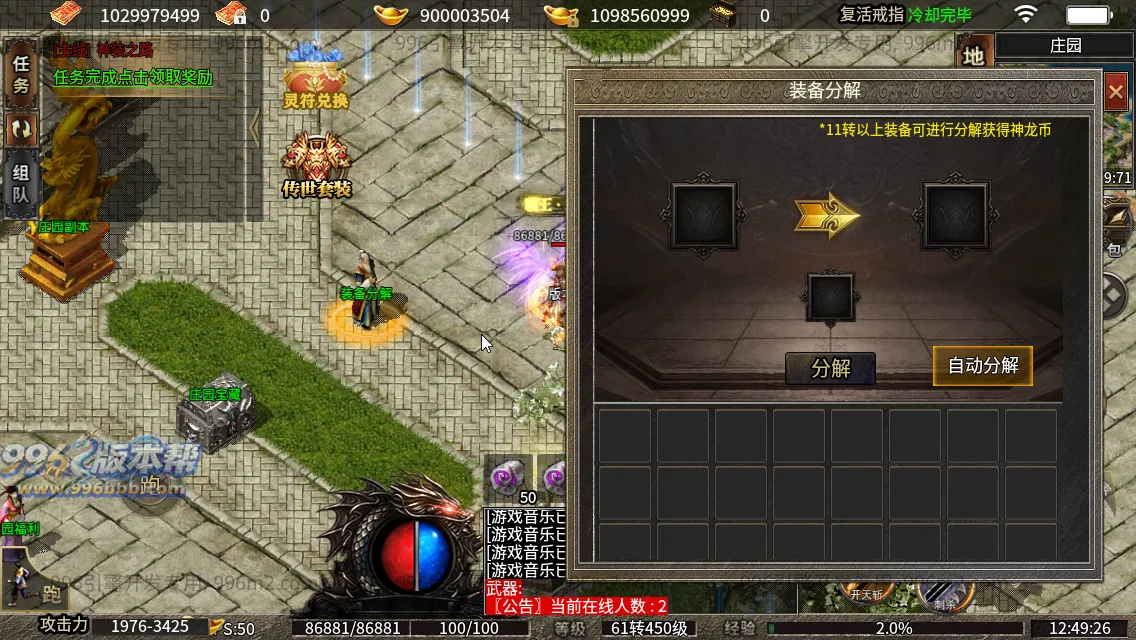Select the purple scroll item with count 50
This screenshot has height=640, width=1136.
tap(512, 476)
